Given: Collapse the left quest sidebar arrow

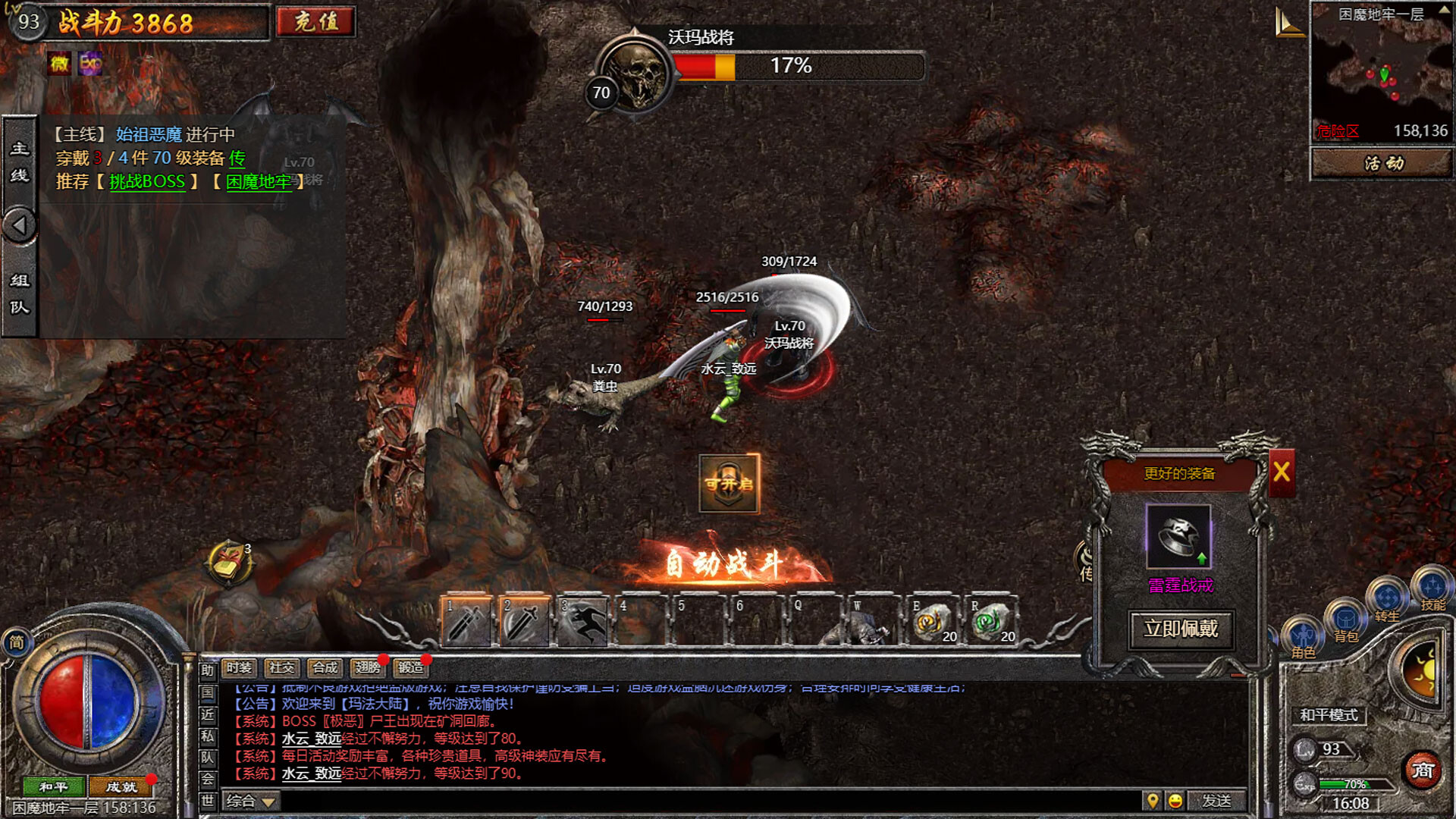Looking at the screenshot, I should pyautogui.click(x=20, y=224).
